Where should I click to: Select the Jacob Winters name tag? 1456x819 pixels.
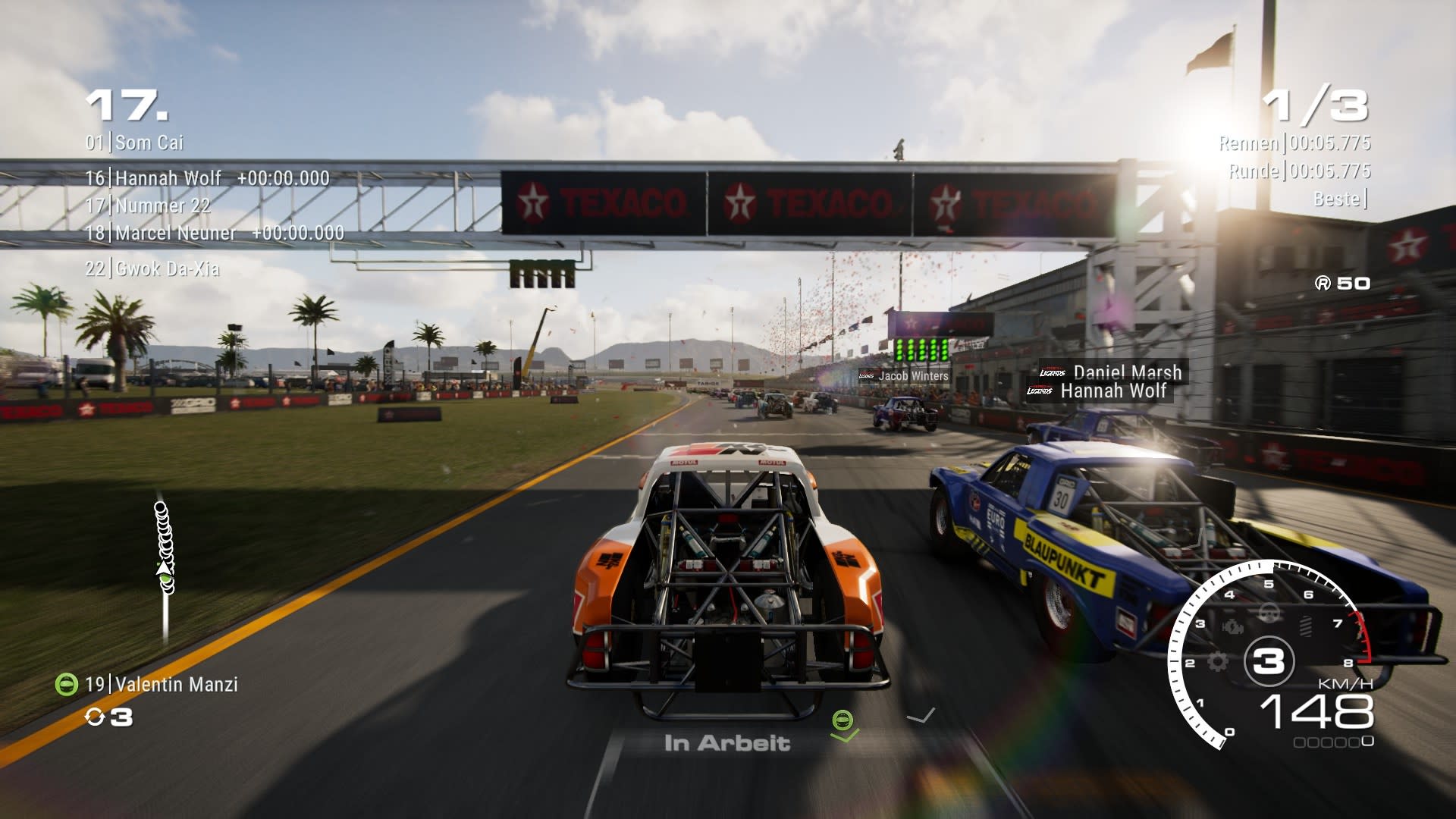pyautogui.click(x=905, y=376)
